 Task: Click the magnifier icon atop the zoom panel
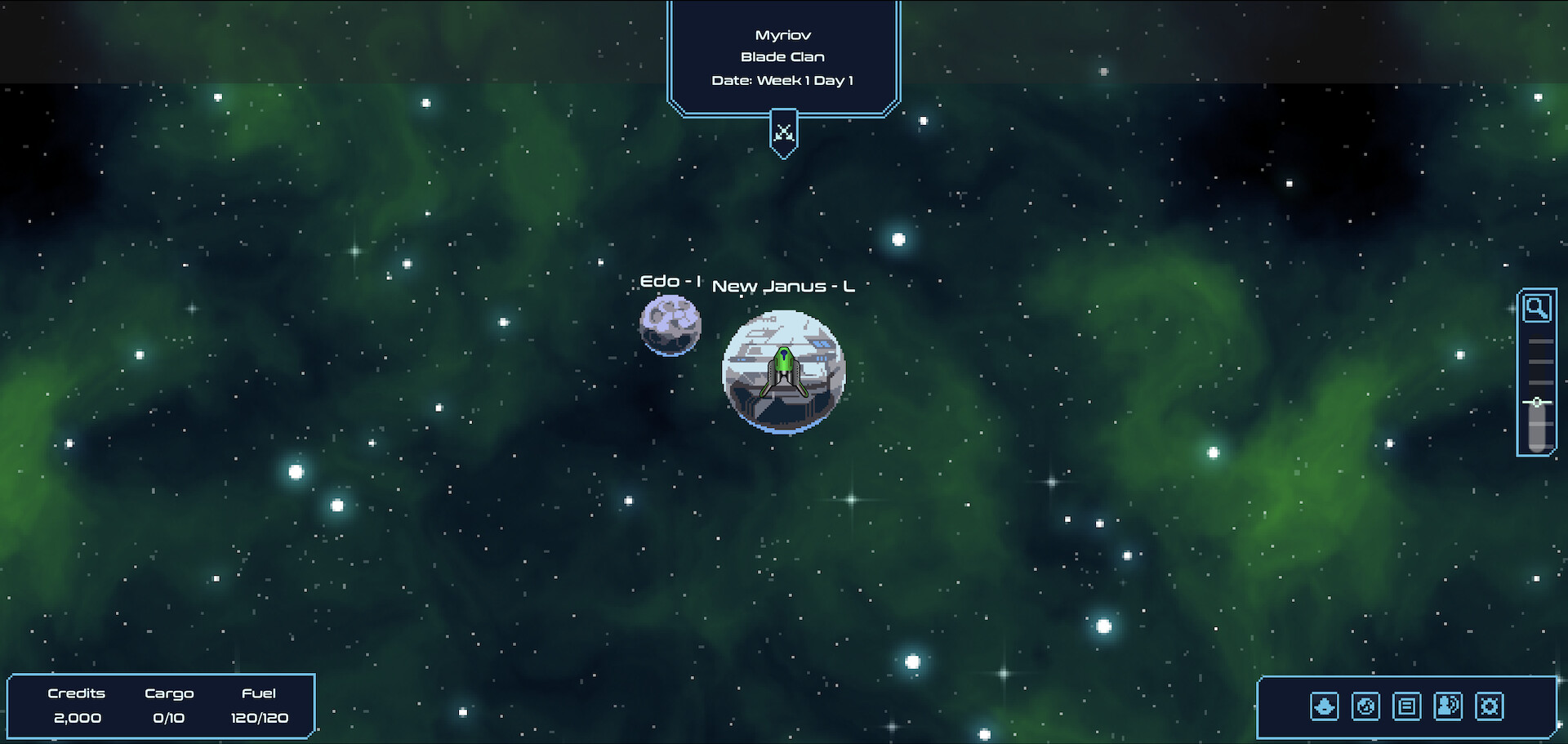(x=1537, y=308)
